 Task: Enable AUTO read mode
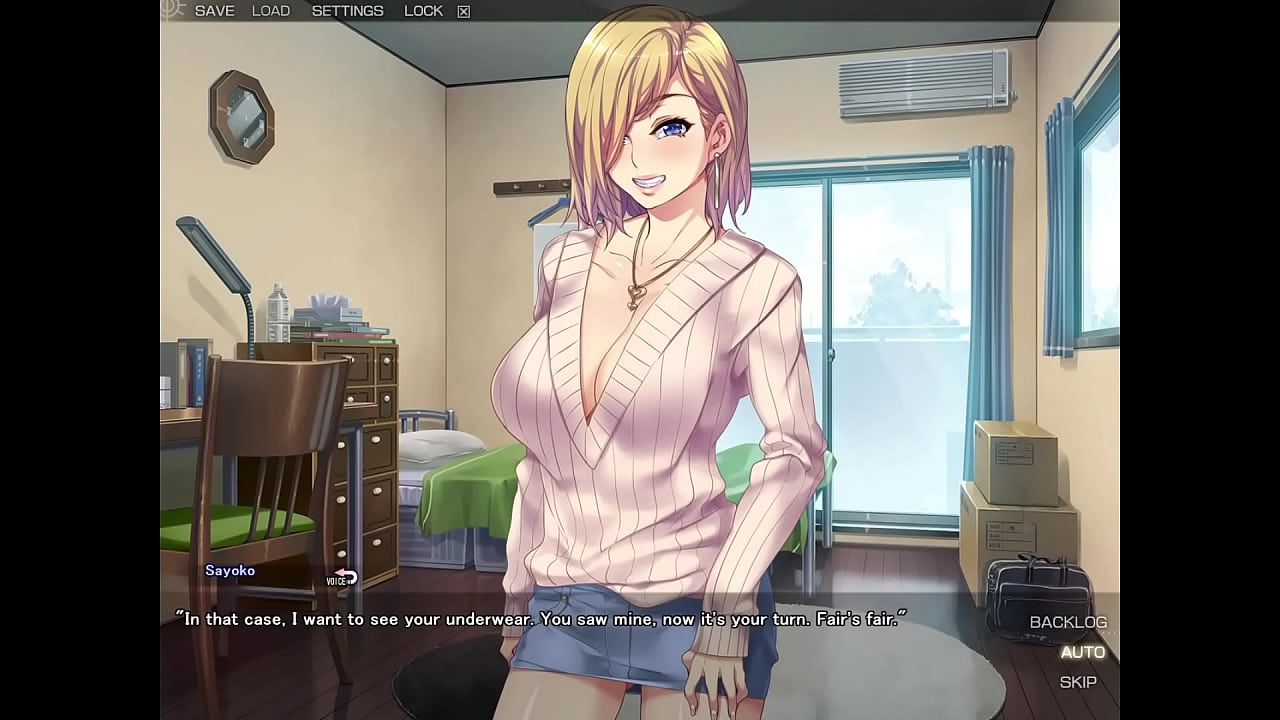[1082, 652]
